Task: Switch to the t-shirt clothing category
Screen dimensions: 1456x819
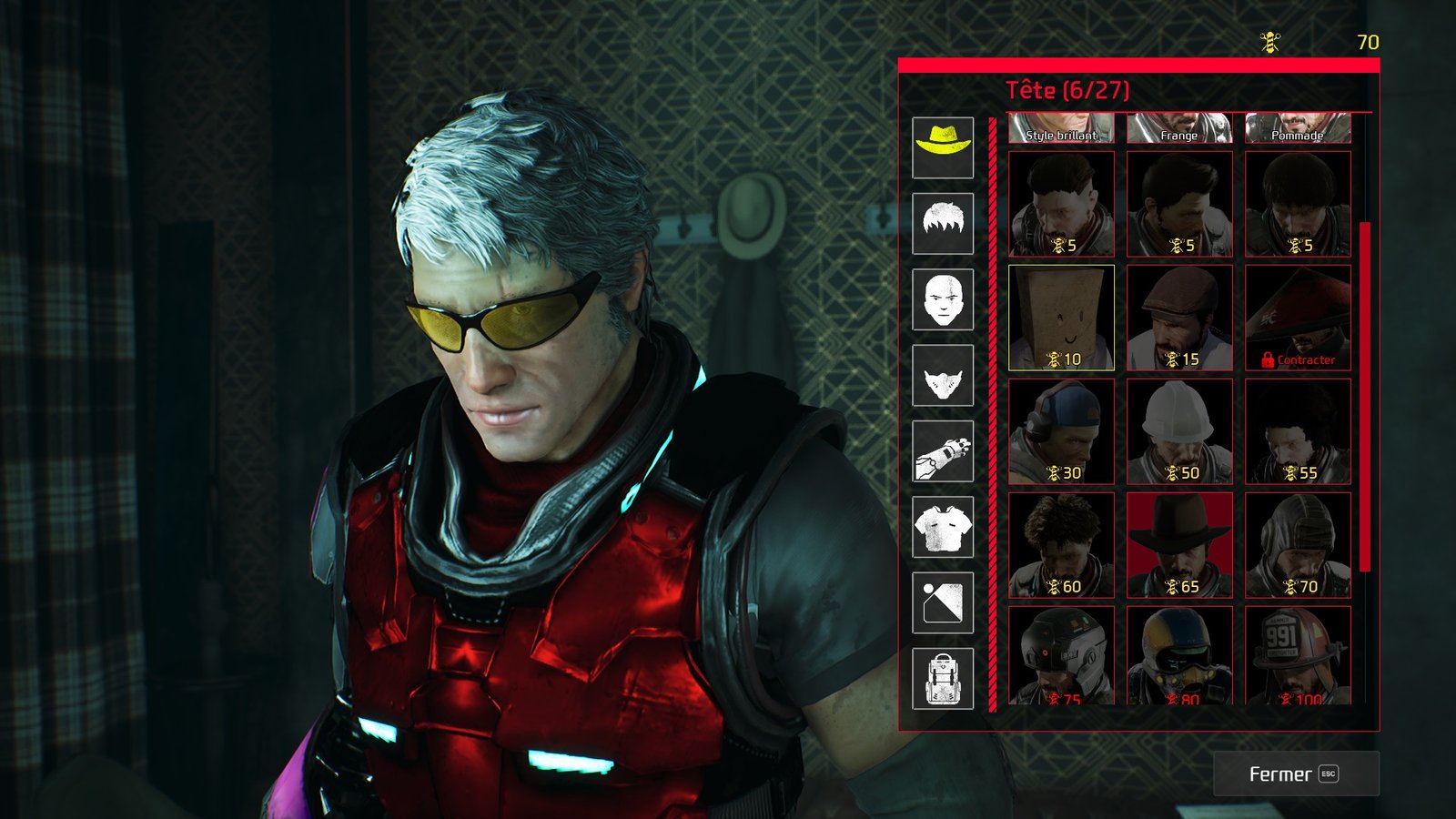Action: click(x=943, y=527)
